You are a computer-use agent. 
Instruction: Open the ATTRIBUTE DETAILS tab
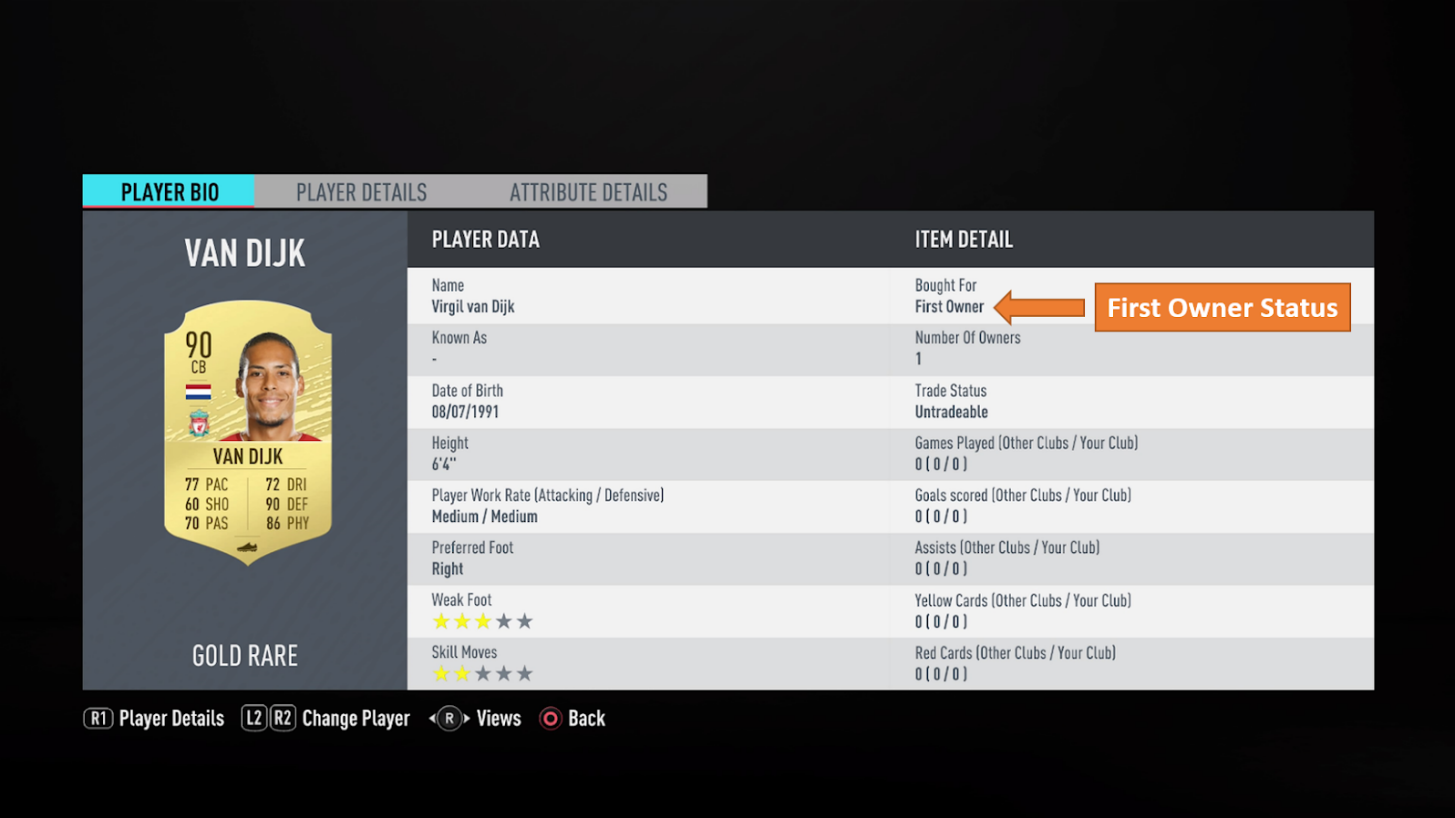tap(588, 192)
